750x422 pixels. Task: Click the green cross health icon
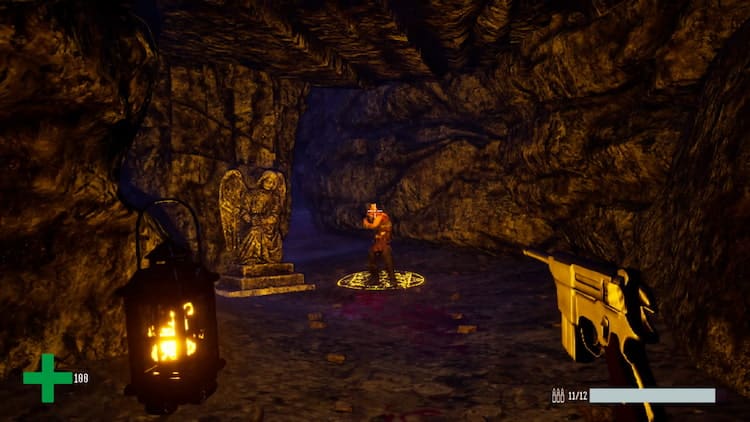tap(47, 378)
